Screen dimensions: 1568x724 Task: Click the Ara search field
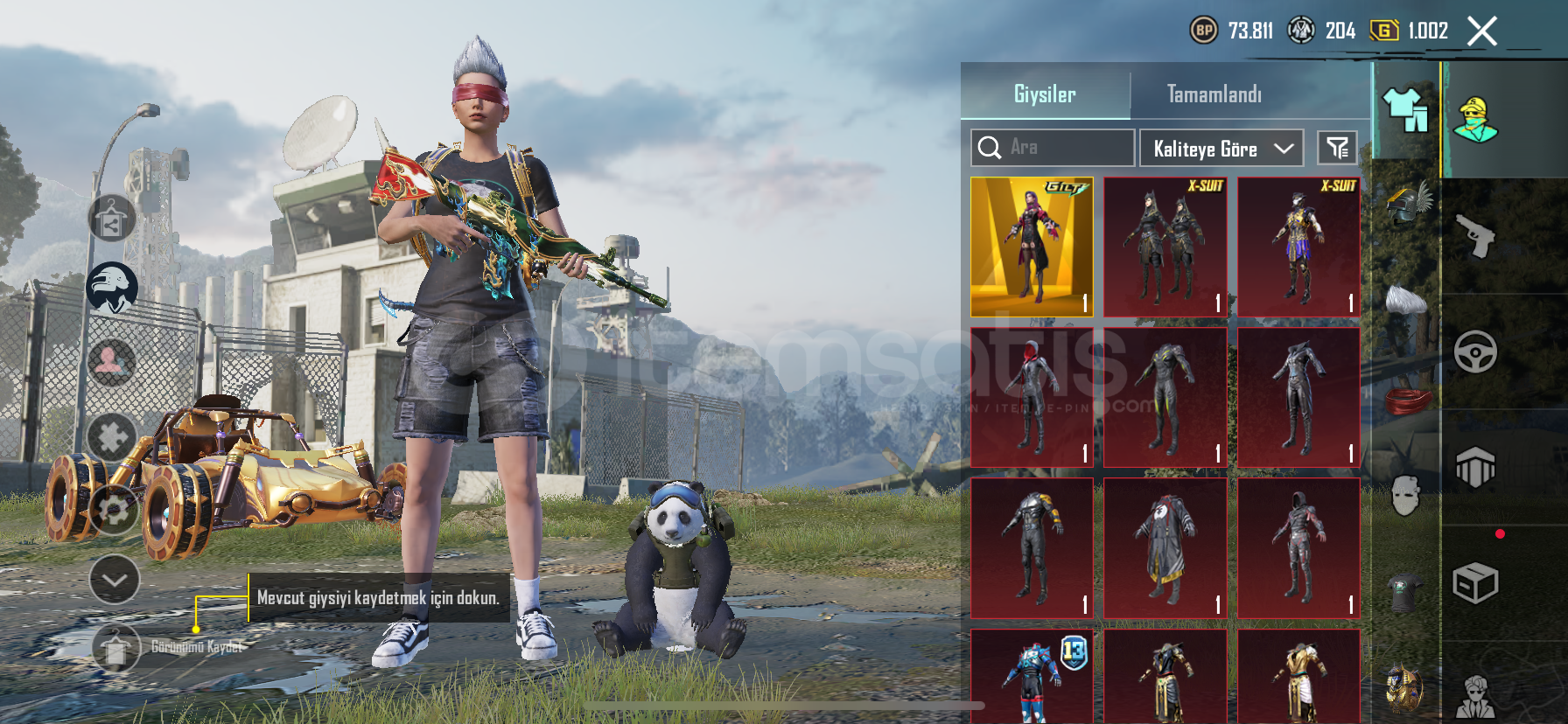[x=1053, y=148]
